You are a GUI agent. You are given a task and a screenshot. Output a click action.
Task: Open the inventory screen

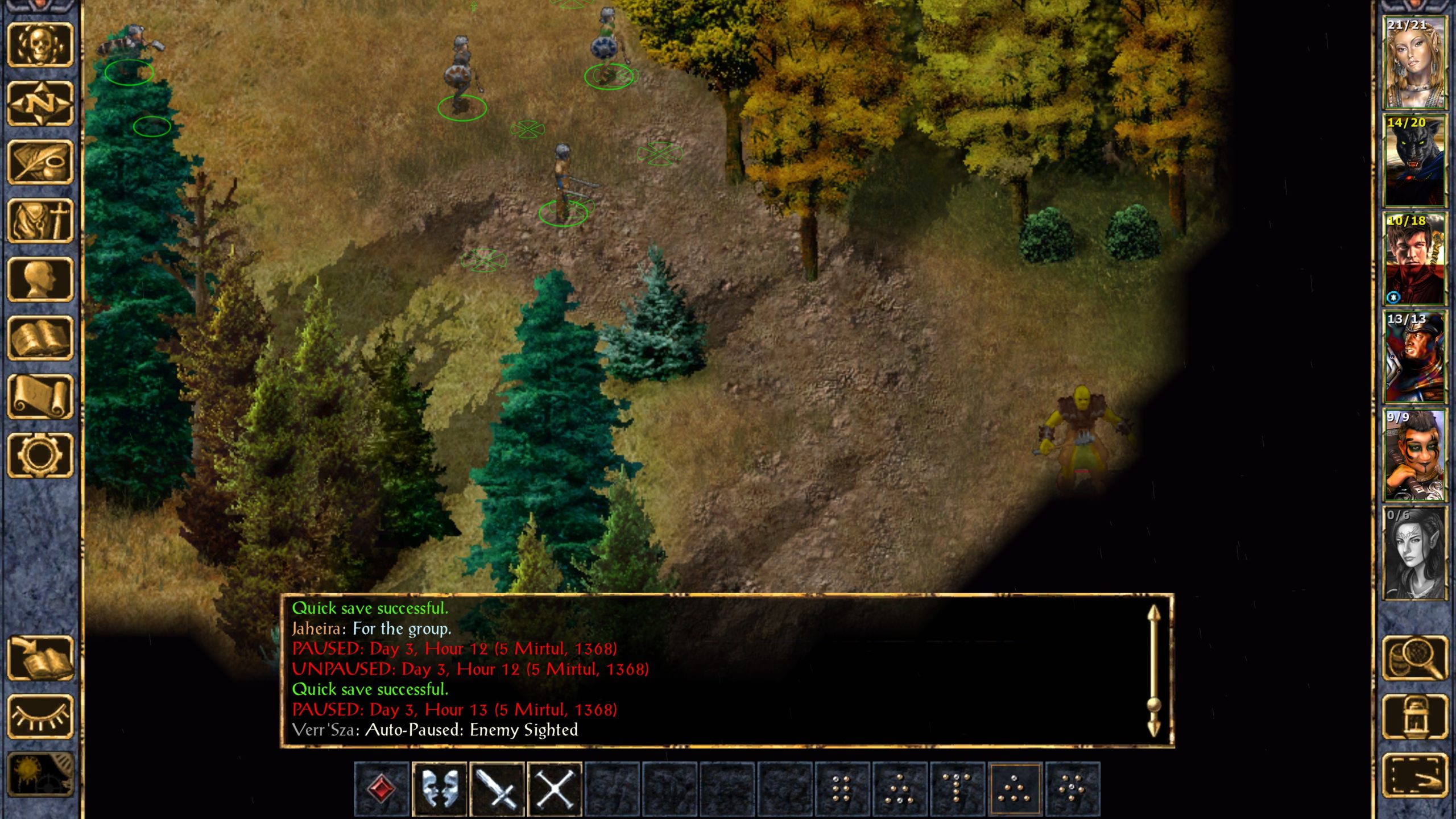pos(40,221)
